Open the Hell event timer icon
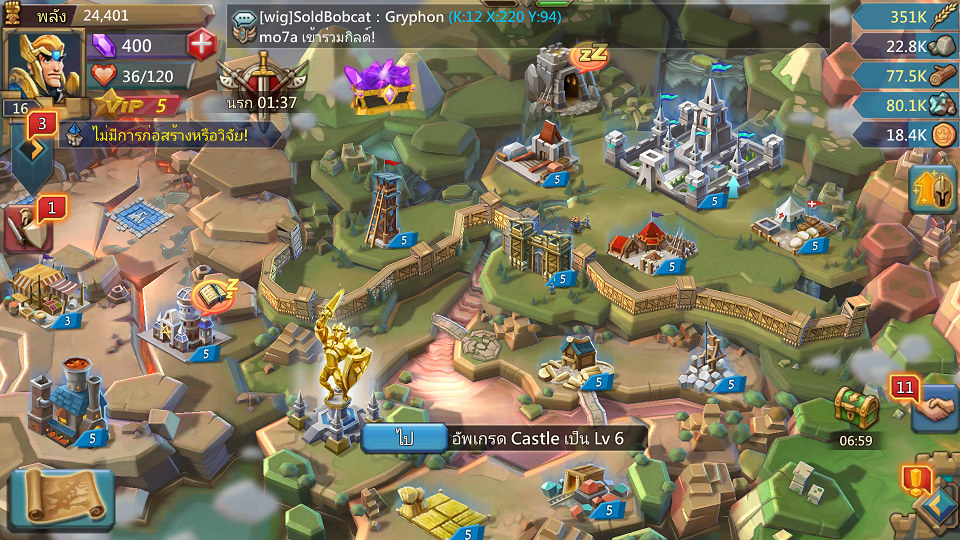 [x=263, y=81]
